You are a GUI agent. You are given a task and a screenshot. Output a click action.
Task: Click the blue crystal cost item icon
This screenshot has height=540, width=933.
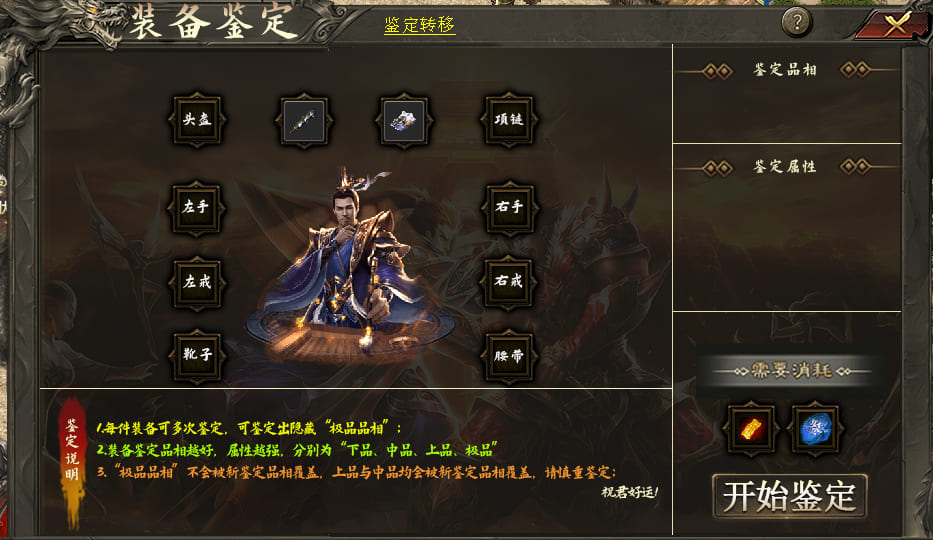coord(817,430)
